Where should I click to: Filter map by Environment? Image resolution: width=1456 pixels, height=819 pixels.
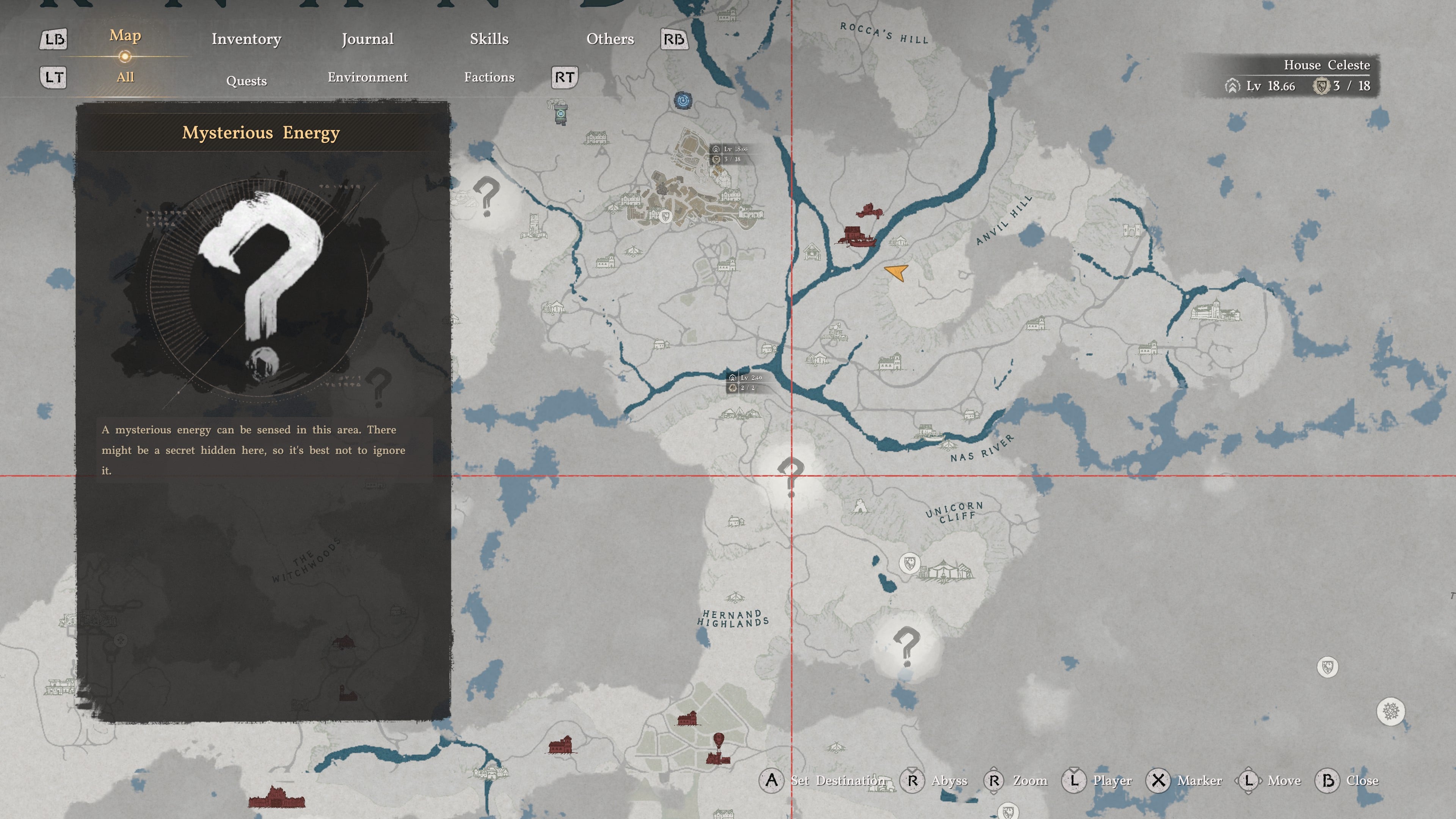[x=367, y=77]
